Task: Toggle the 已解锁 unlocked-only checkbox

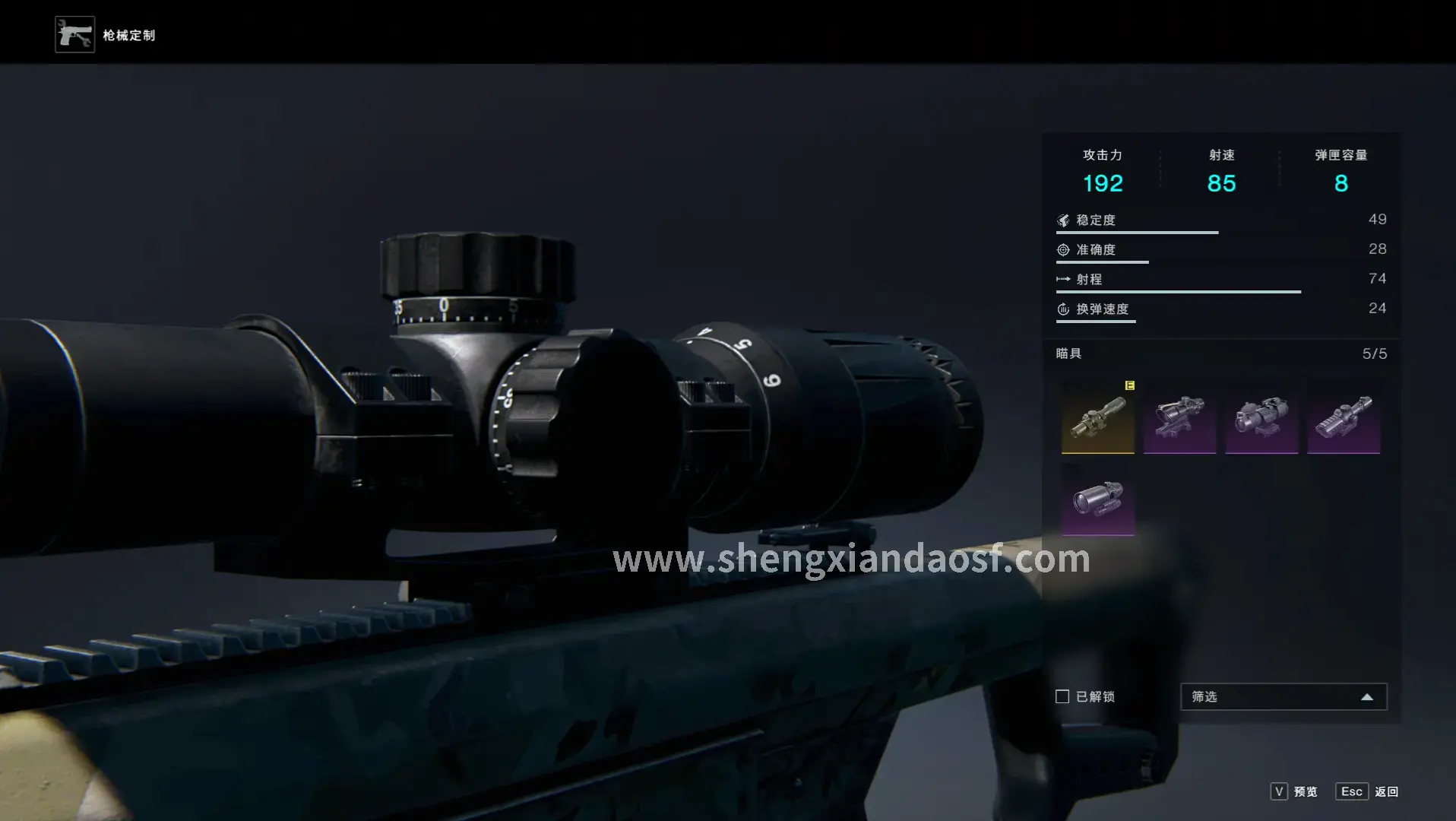Action: (x=1062, y=696)
